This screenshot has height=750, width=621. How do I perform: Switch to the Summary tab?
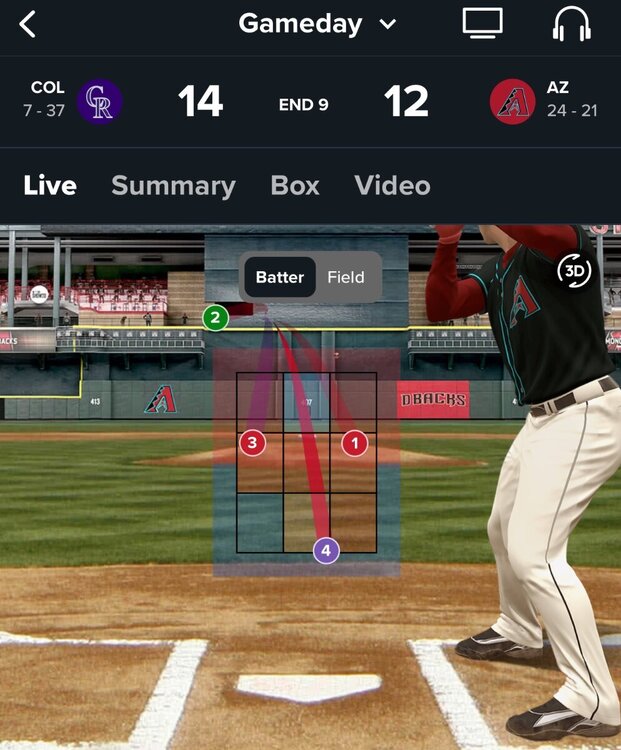pyautogui.click(x=173, y=185)
